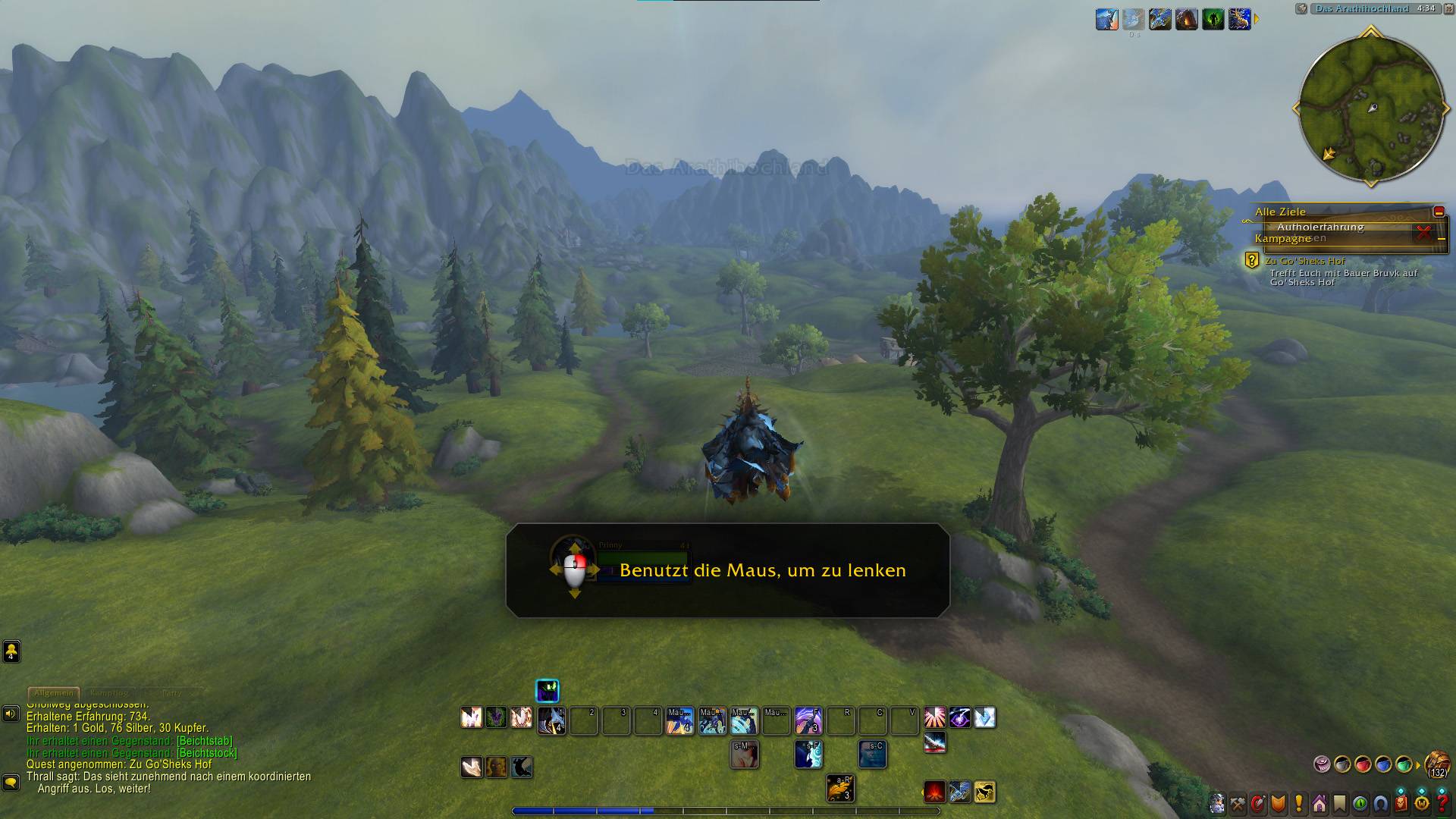This screenshot has width=1456, height=819.
Task: Open the minimap in the corner
Action: [1371, 108]
